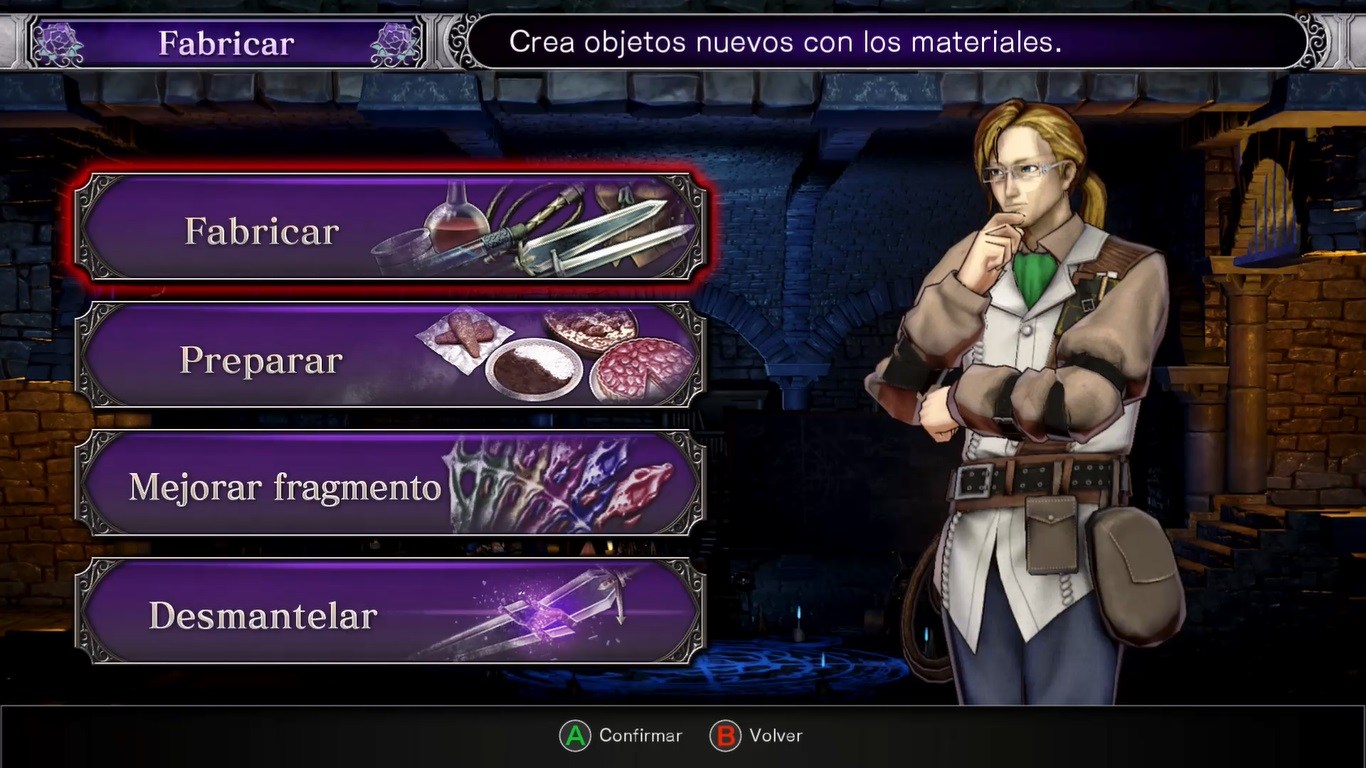Select the highlighted Fabricar crafting option

click(x=390, y=229)
